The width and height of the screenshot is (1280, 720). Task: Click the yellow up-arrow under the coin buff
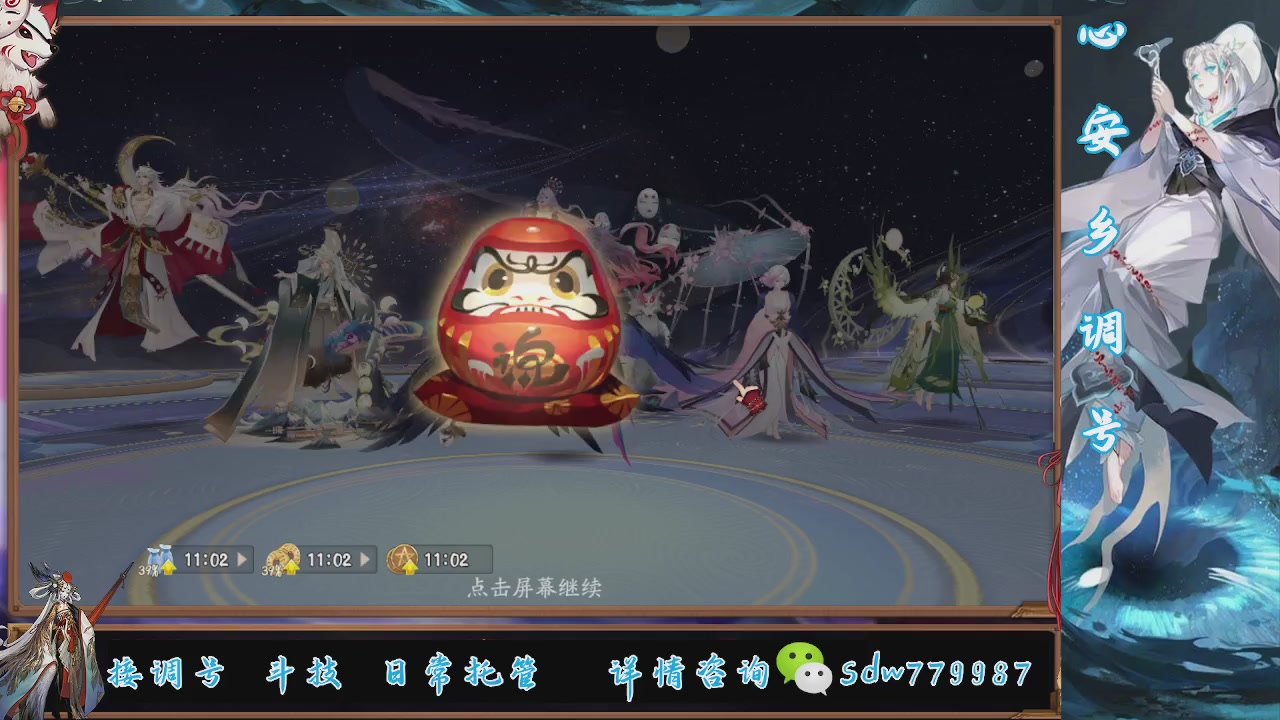pyautogui.click(x=293, y=567)
